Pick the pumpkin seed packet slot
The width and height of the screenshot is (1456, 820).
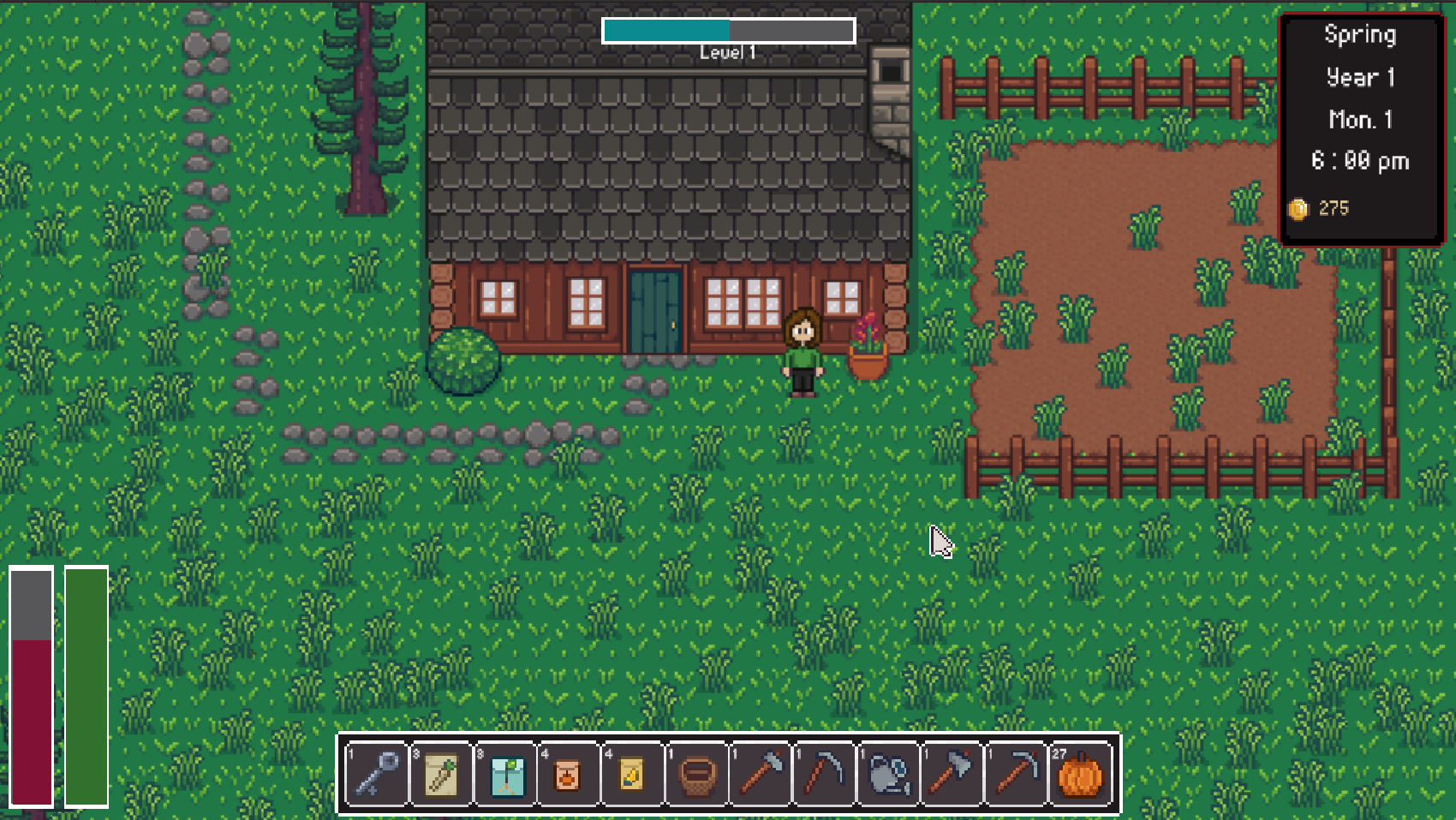tap(568, 775)
